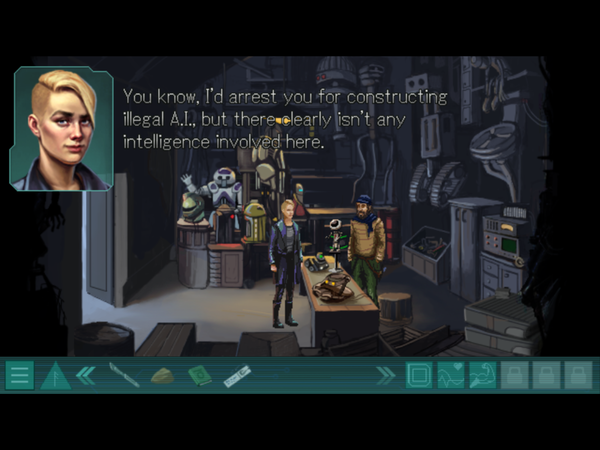Viewport: 600px width, 450px height.
Task: Select the white tag card item
Action: [236, 376]
